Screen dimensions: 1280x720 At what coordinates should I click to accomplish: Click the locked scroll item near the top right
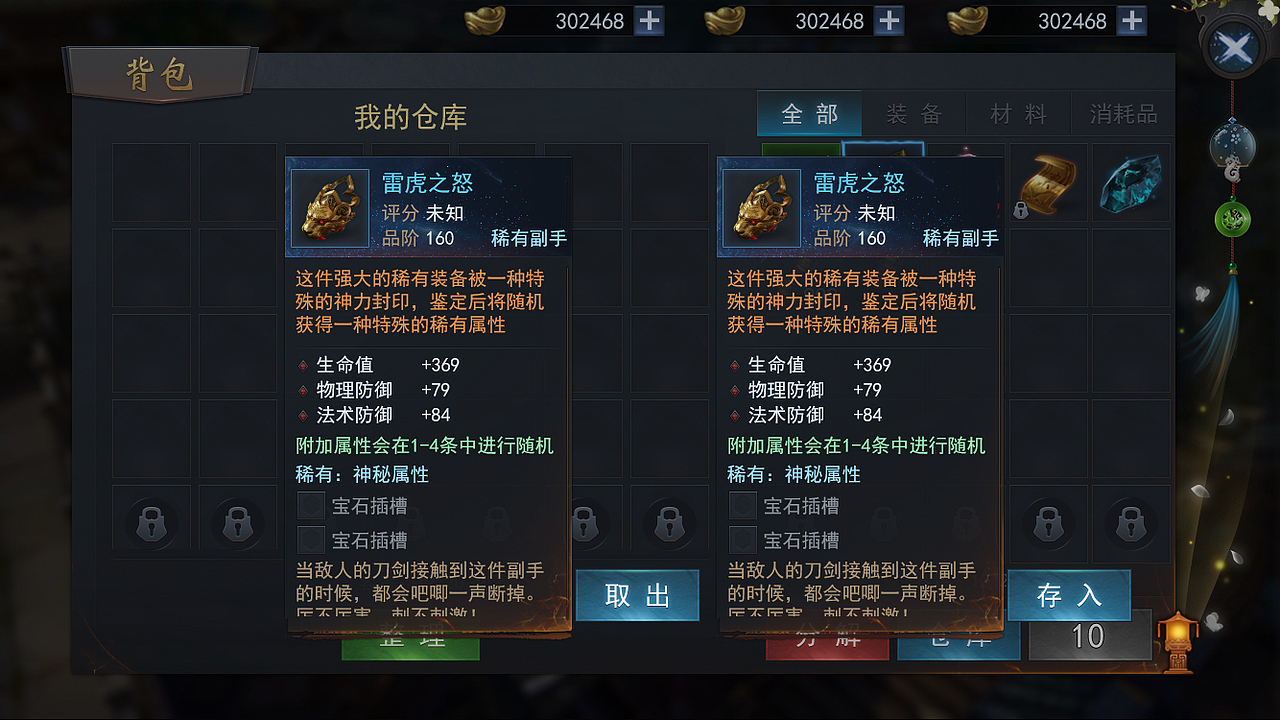pyautogui.click(x=1046, y=184)
